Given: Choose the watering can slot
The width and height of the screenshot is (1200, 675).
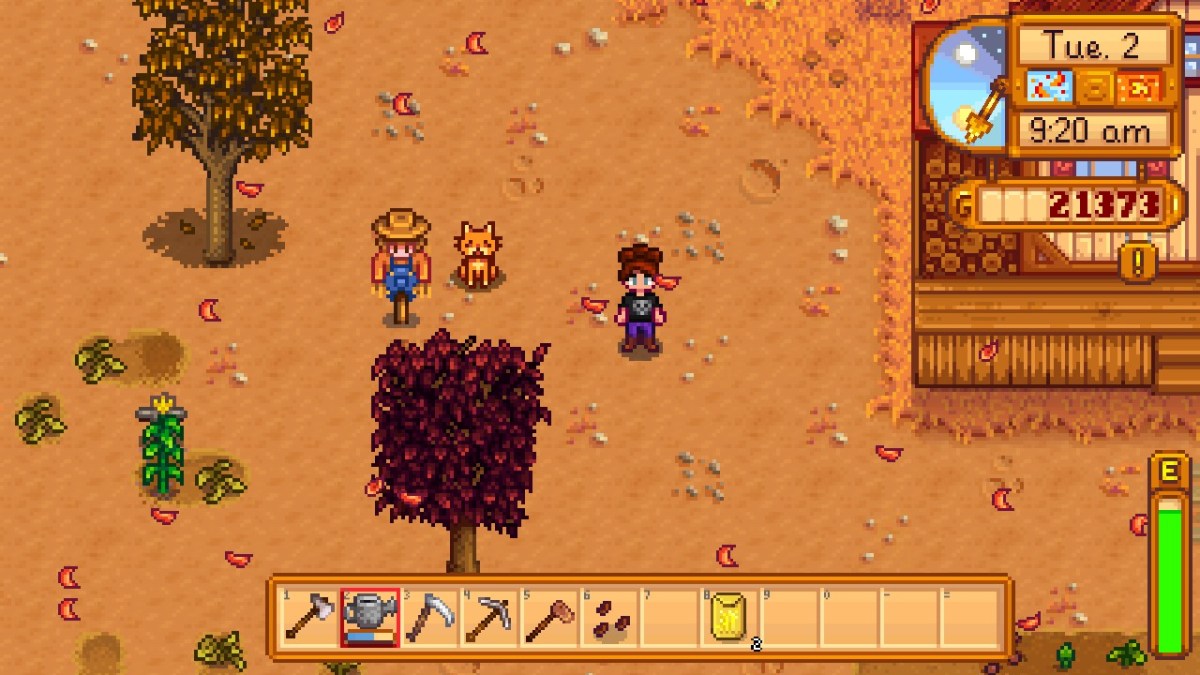Looking at the screenshot, I should [369, 618].
